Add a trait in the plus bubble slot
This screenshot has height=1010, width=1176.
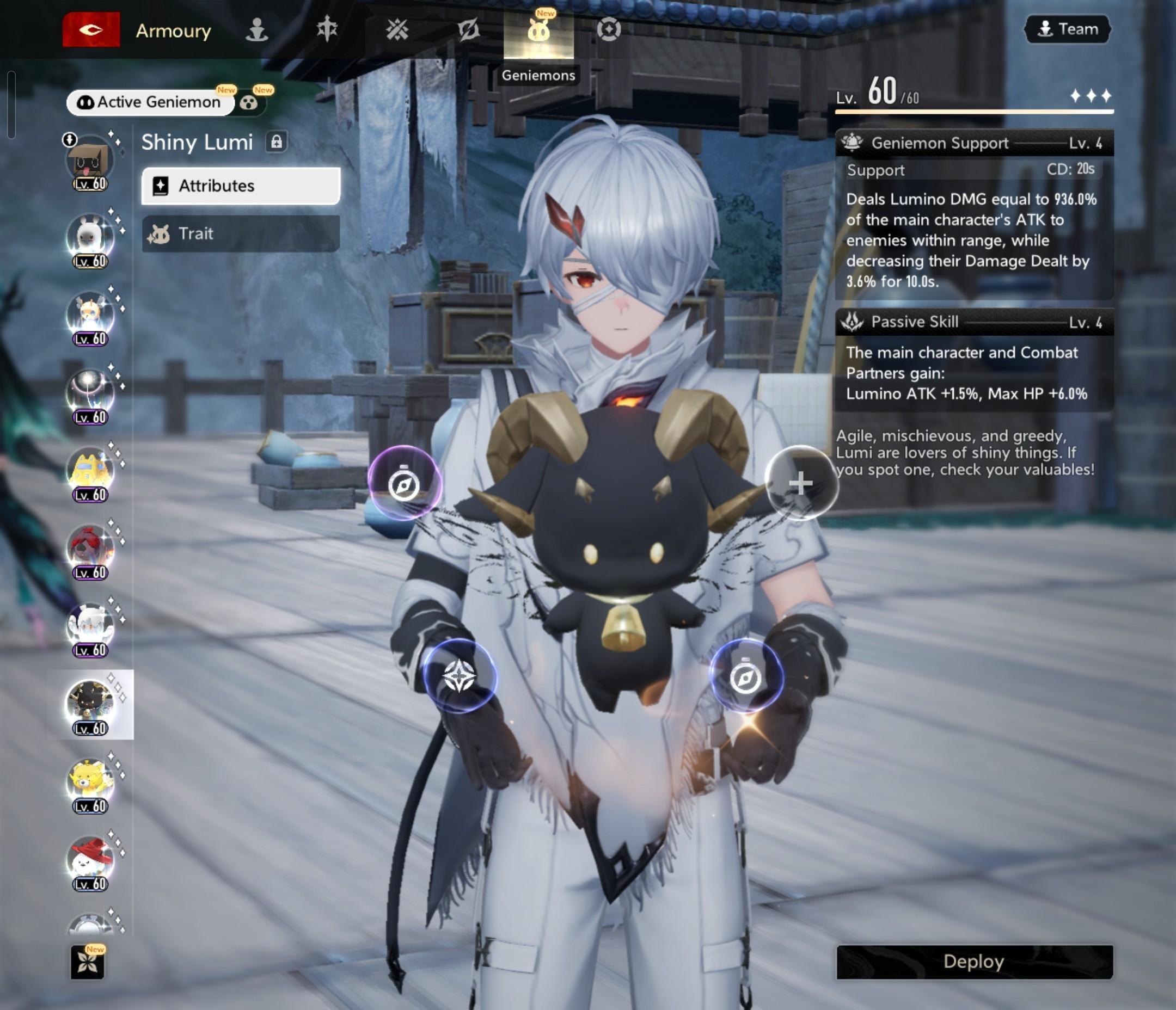[x=800, y=483]
